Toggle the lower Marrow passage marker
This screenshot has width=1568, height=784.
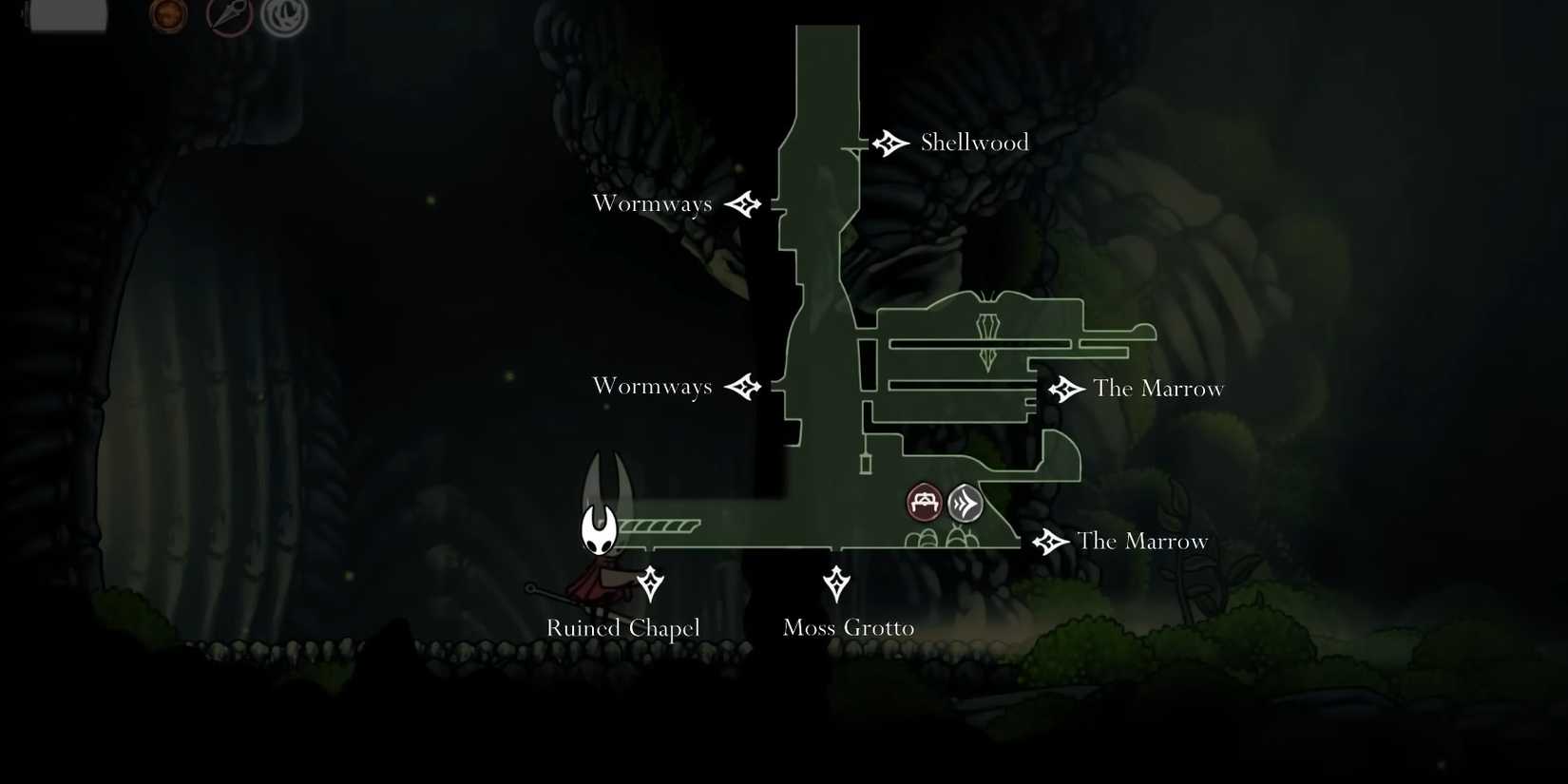pyautogui.click(x=1048, y=541)
